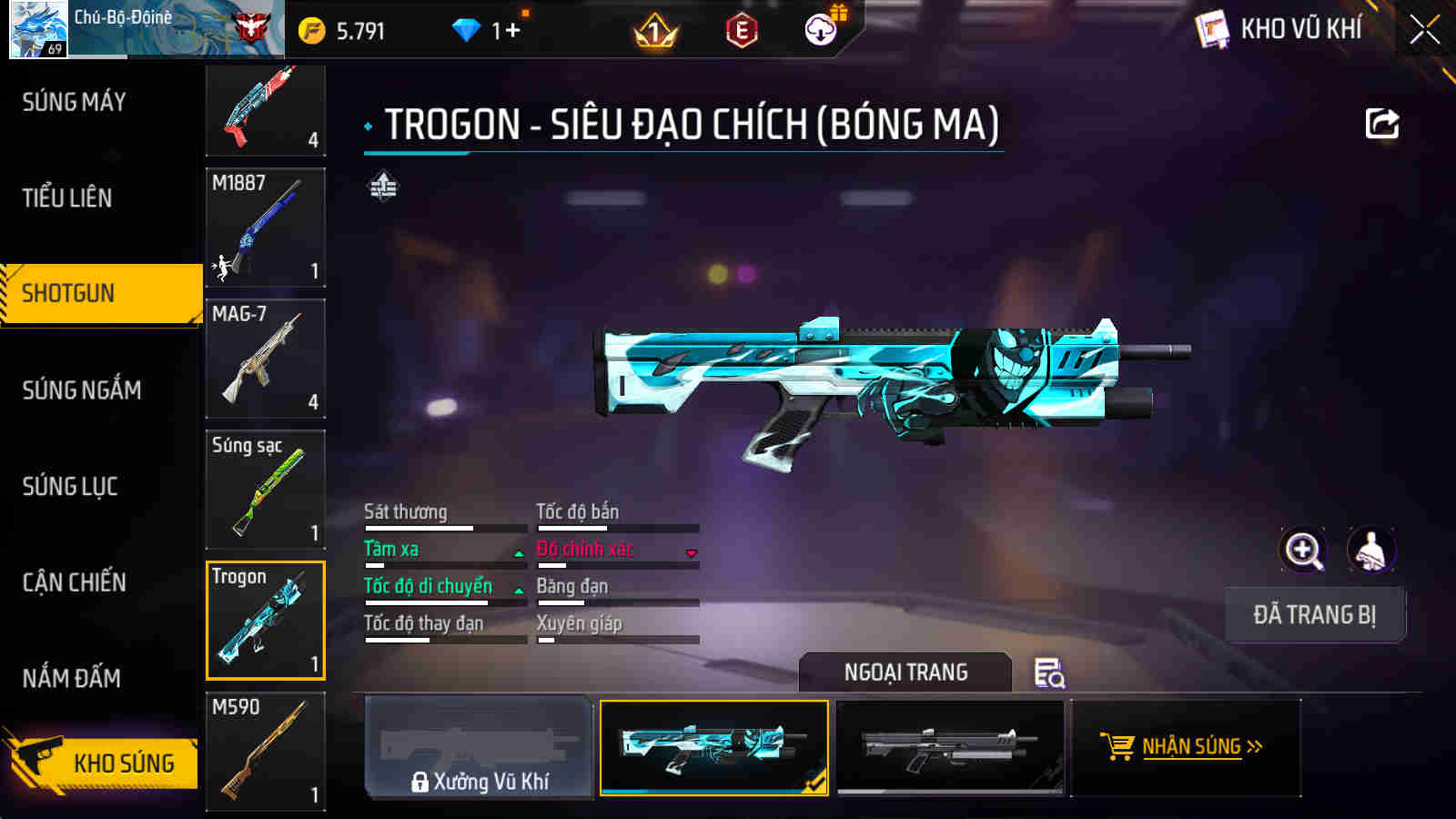
Task: Open the E event badge icon
Action: (739, 27)
